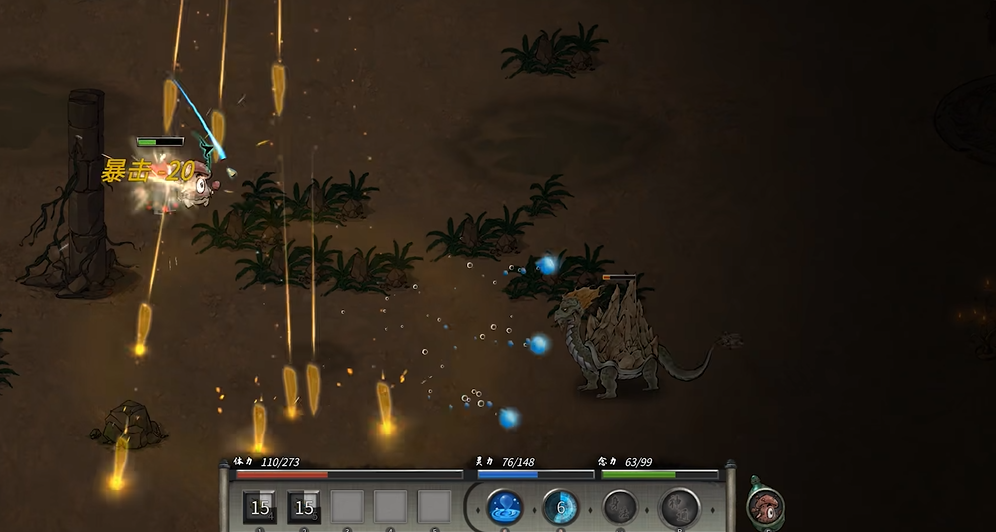
Task: Open the gourd icon with mushroom creature
Action: click(765, 506)
